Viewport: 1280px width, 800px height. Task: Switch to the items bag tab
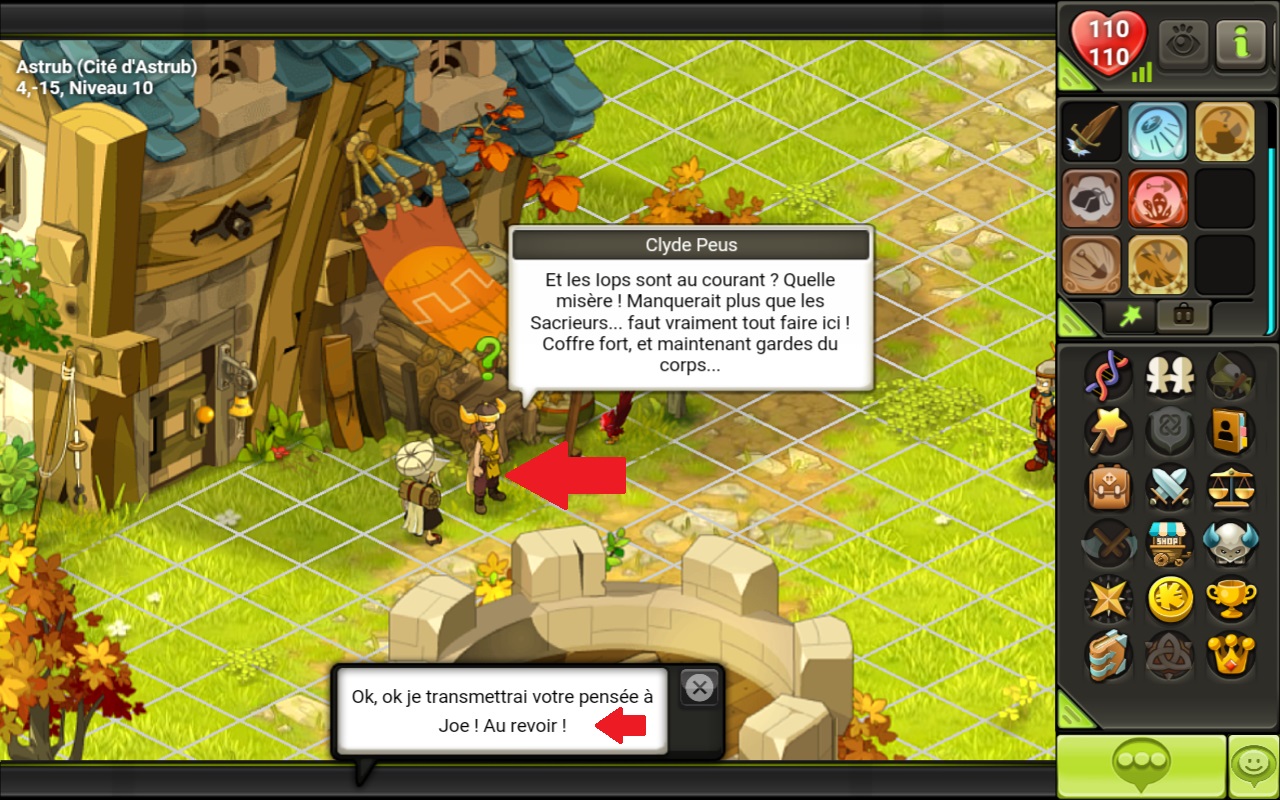click(x=1183, y=316)
